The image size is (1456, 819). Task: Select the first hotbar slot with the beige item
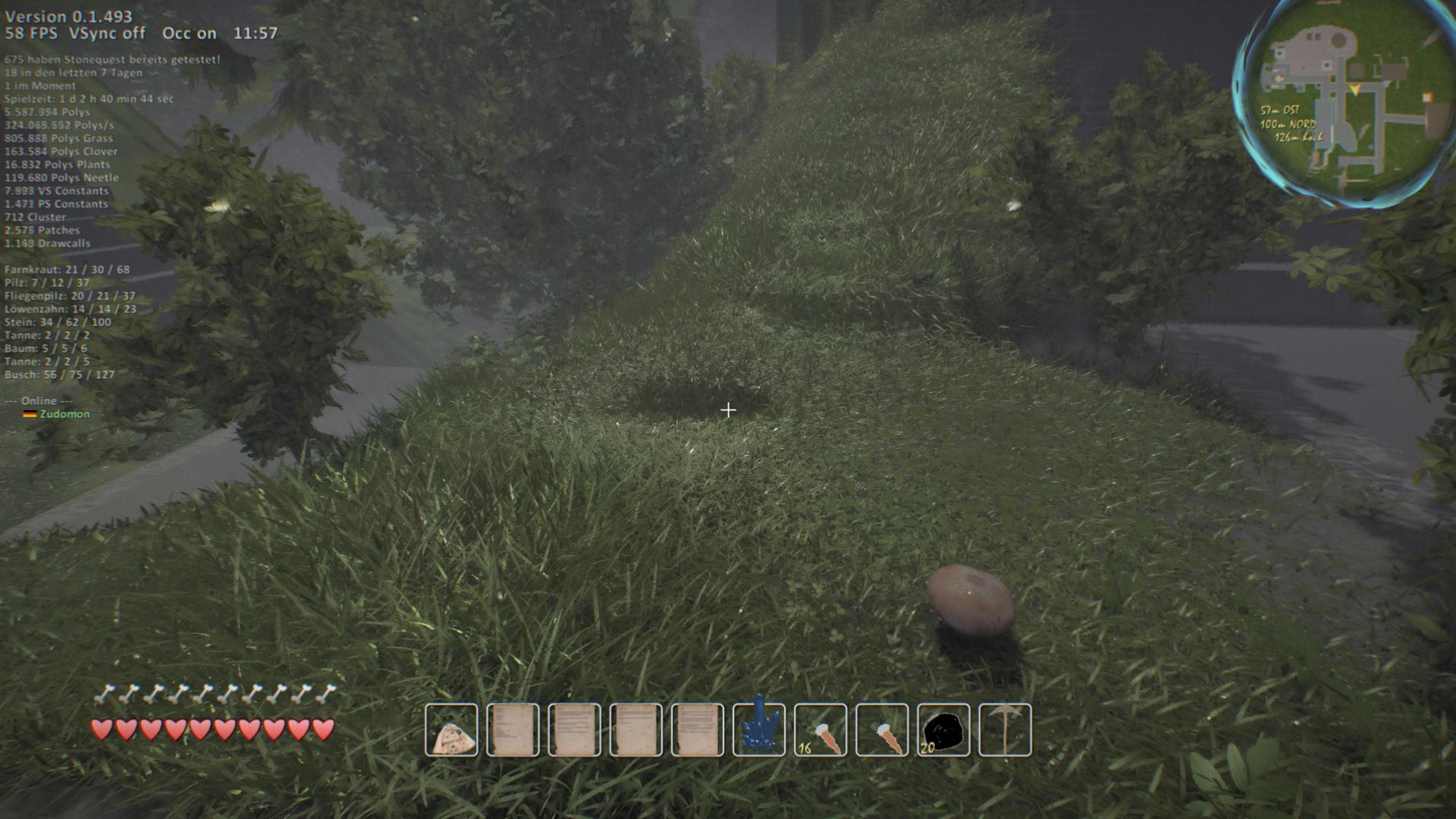click(451, 730)
